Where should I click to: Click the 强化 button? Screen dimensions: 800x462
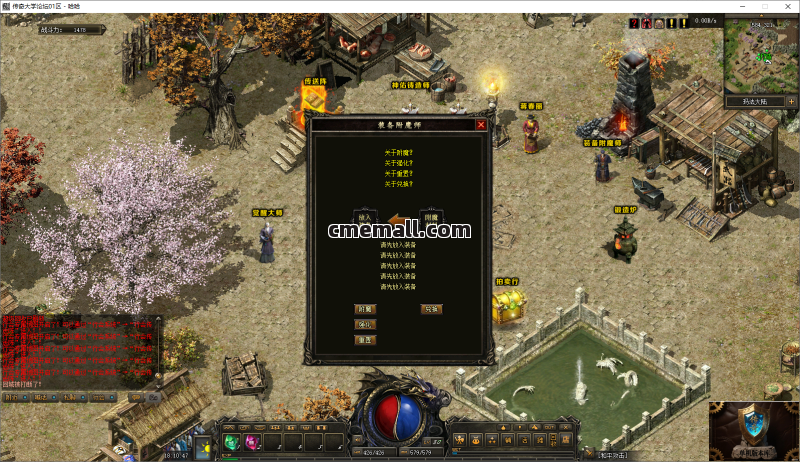coord(365,324)
